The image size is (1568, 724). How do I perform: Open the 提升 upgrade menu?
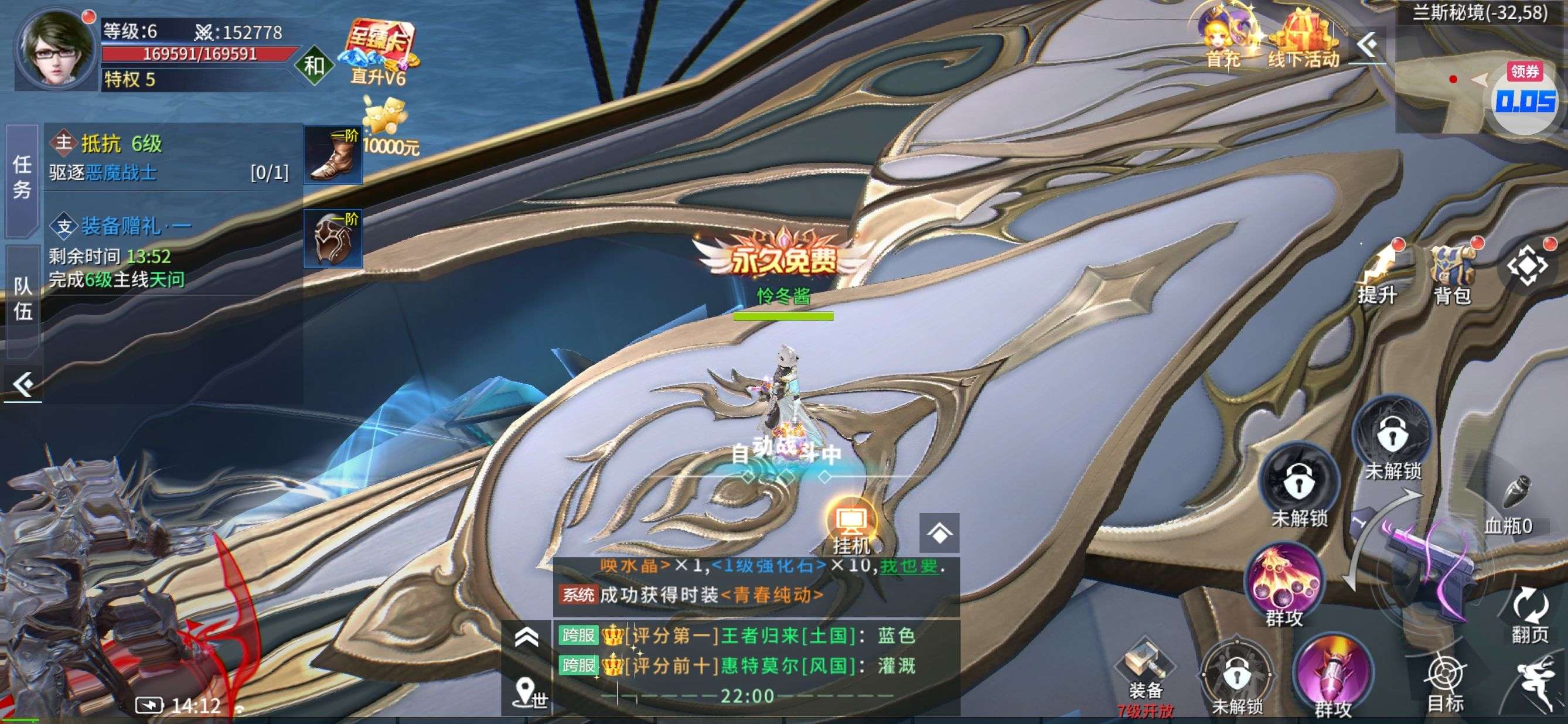click(x=1379, y=274)
